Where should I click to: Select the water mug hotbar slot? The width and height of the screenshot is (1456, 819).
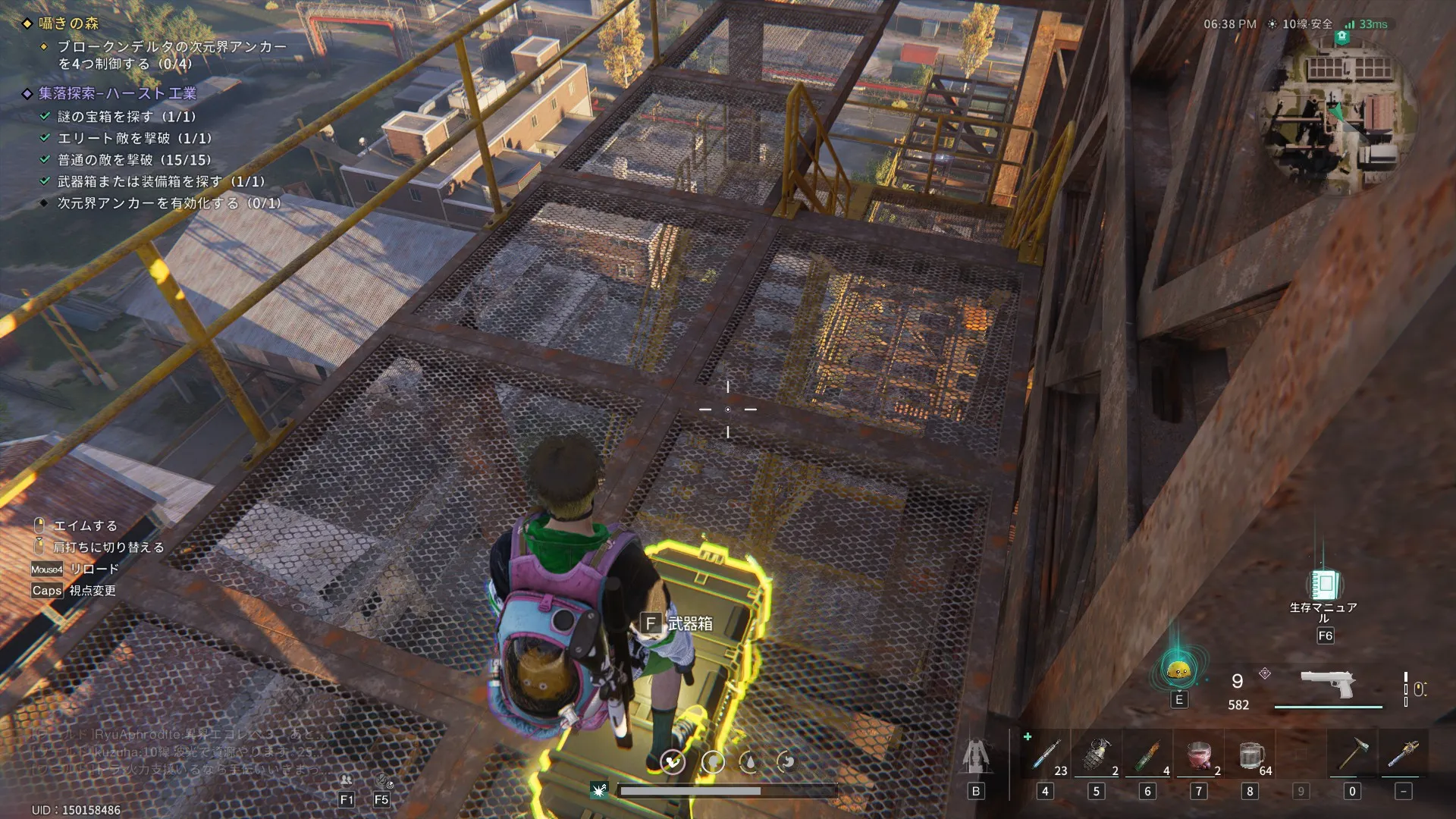click(x=1250, y=755)
